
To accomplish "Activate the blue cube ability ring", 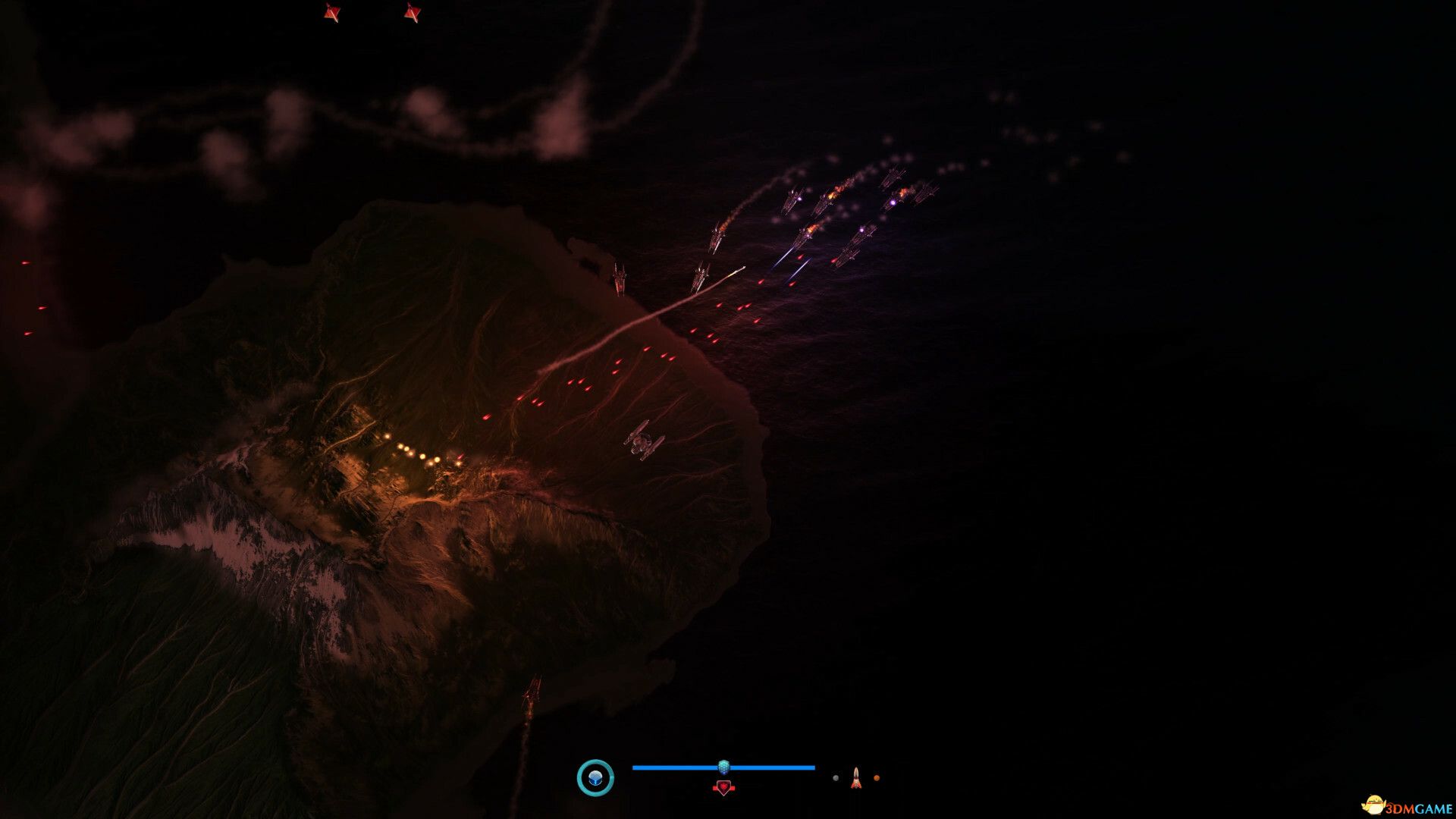I will [595, 777].
